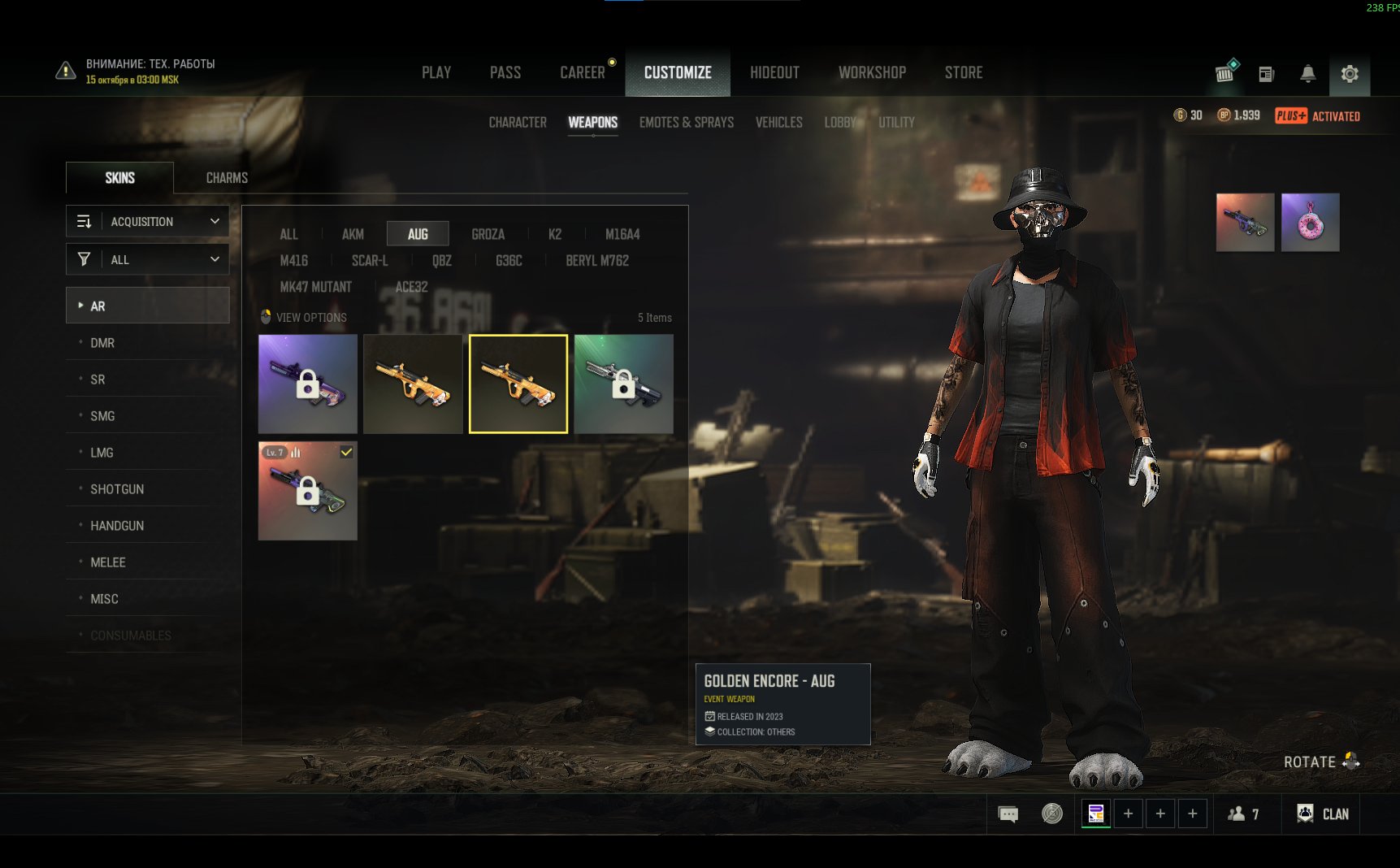Open the Clan panel
Screen dimensions: 1400x868
(1324, 814)
